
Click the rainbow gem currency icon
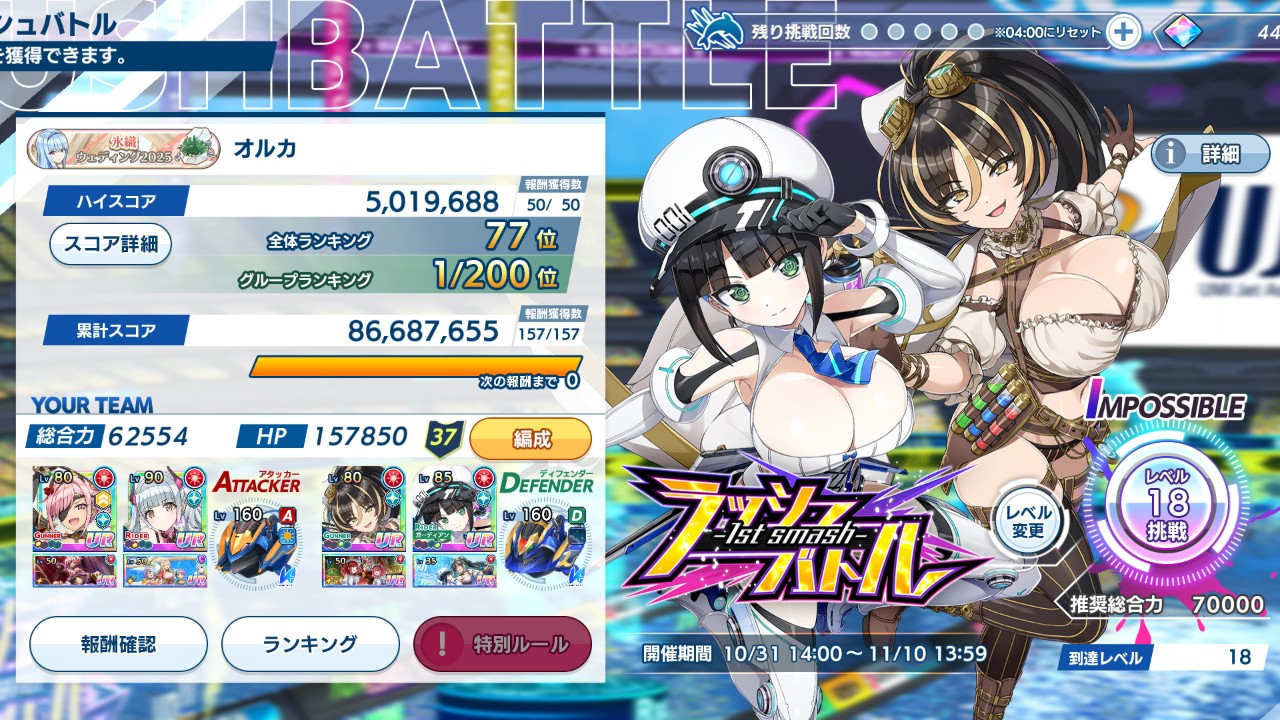[x=1180, y=33]
